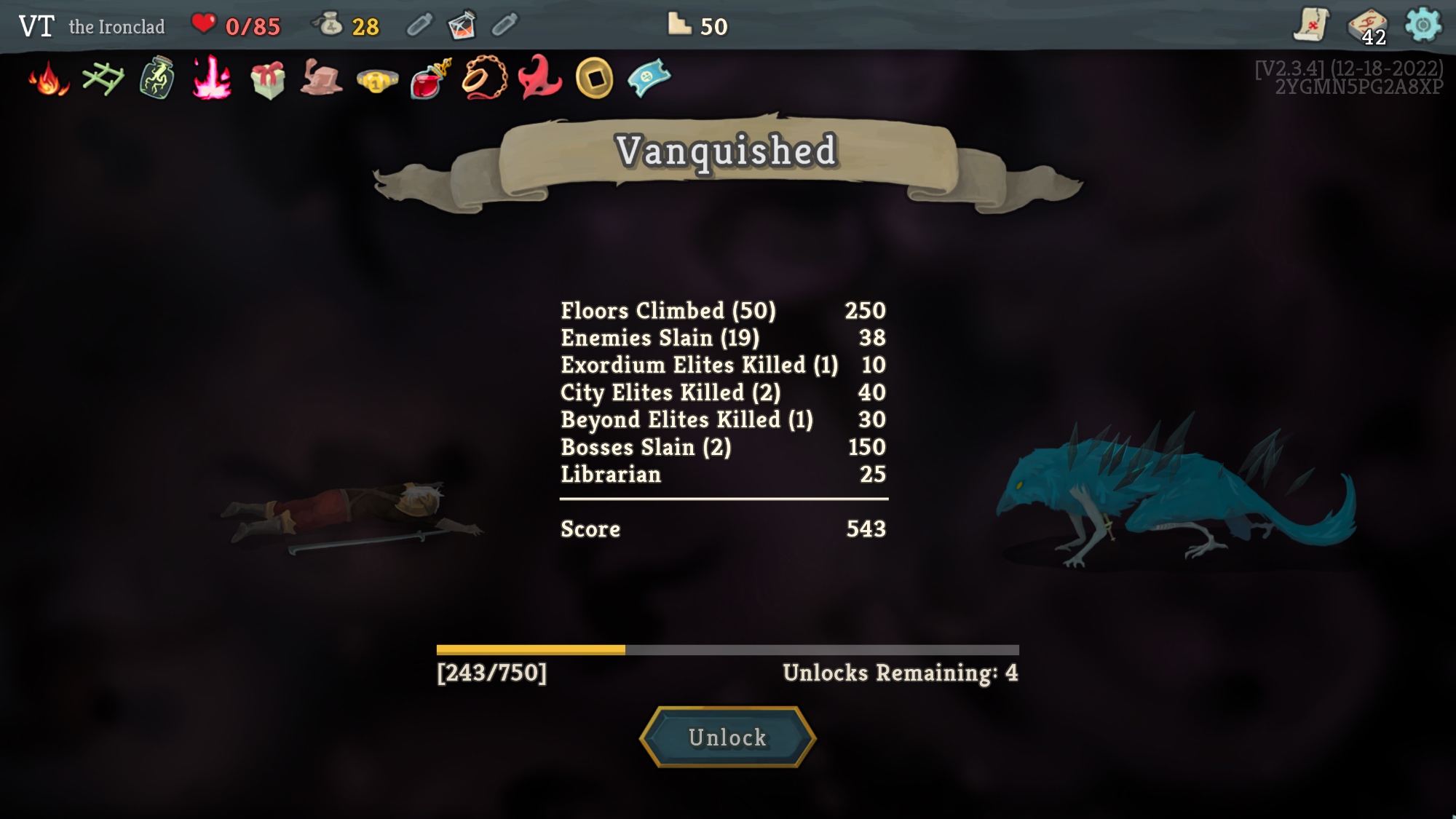View the deck of 42 cards
Screen dimensions: 1456x819
[1367, 27]
